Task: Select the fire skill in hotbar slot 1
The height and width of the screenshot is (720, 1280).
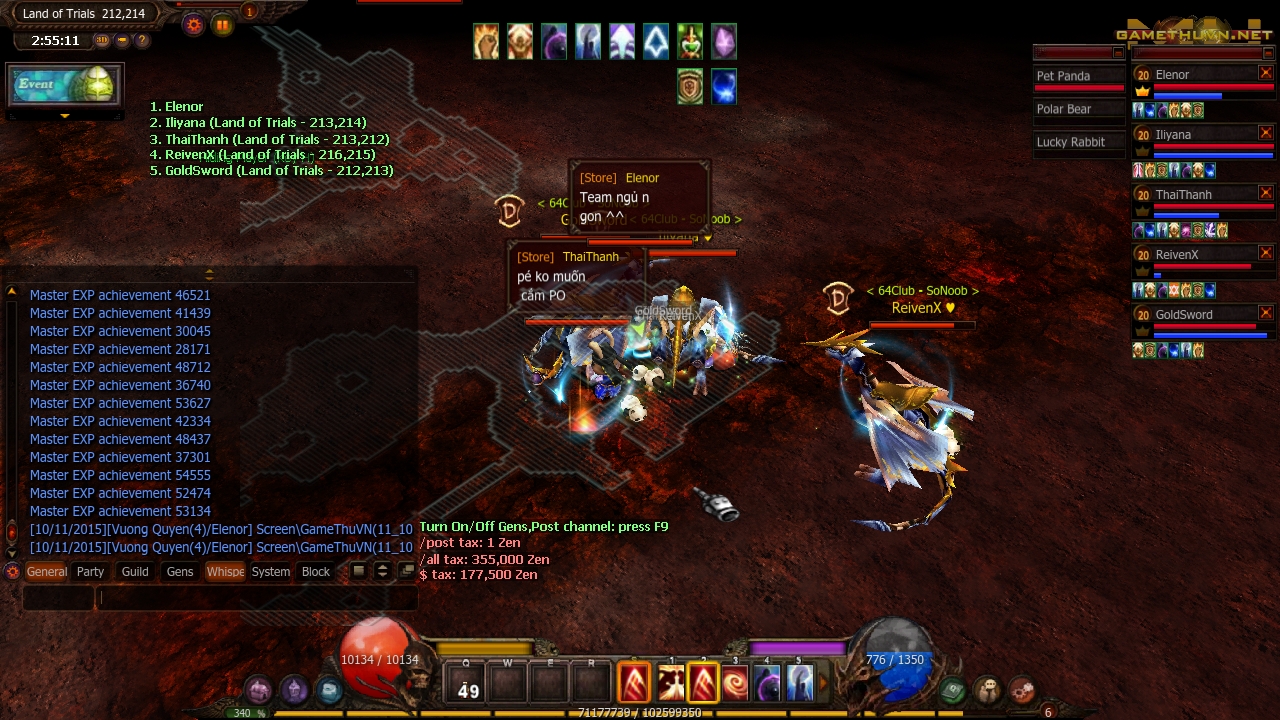Action: click(x=672, y=683)
